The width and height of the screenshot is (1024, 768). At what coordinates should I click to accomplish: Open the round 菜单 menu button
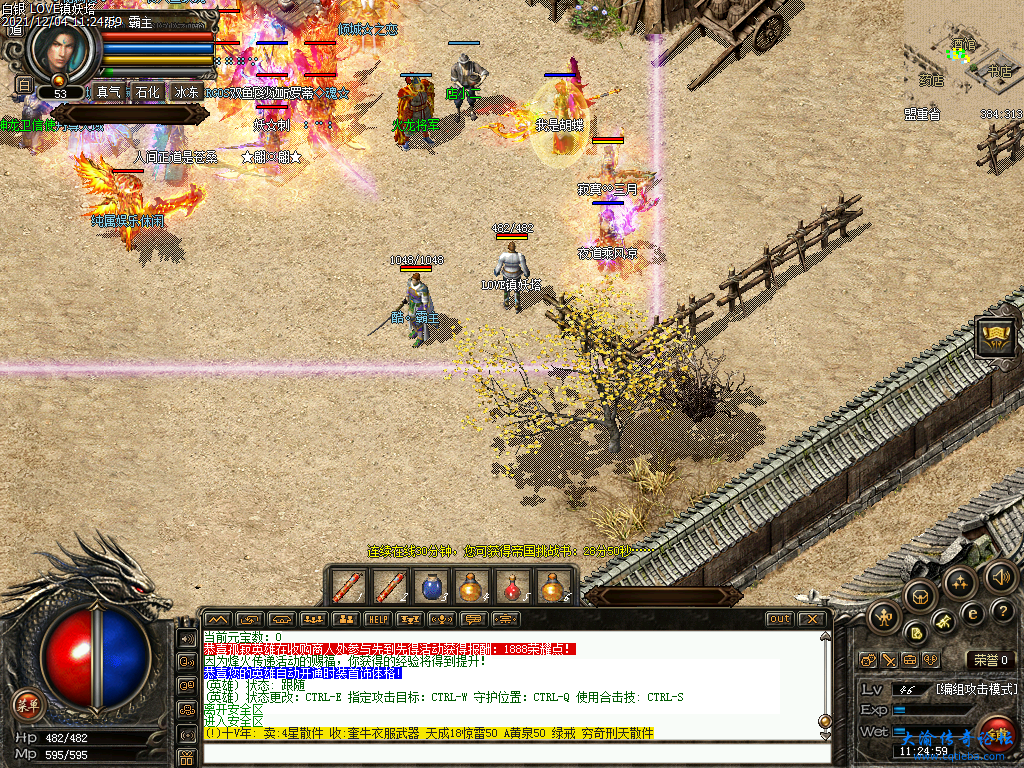[x=28, y=705]
